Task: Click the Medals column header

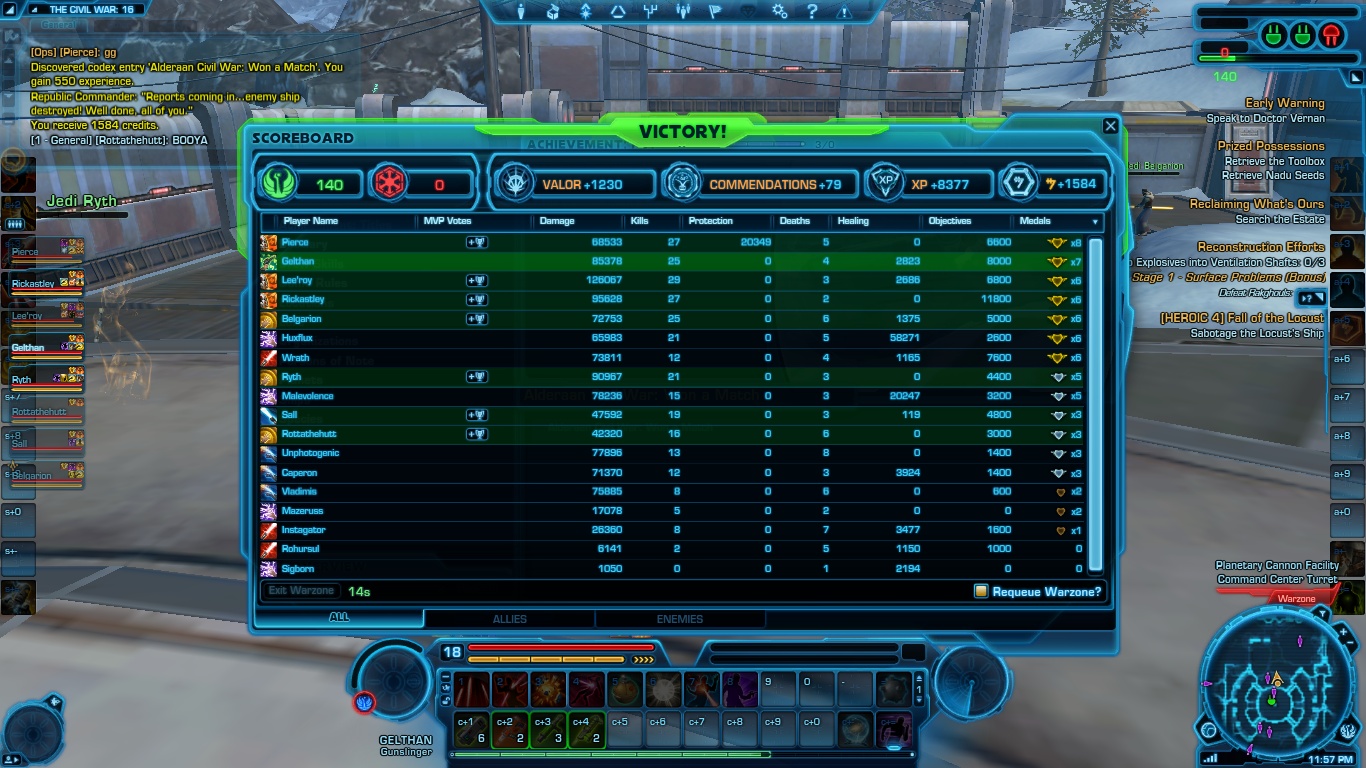Action: tap(1035, 221)
